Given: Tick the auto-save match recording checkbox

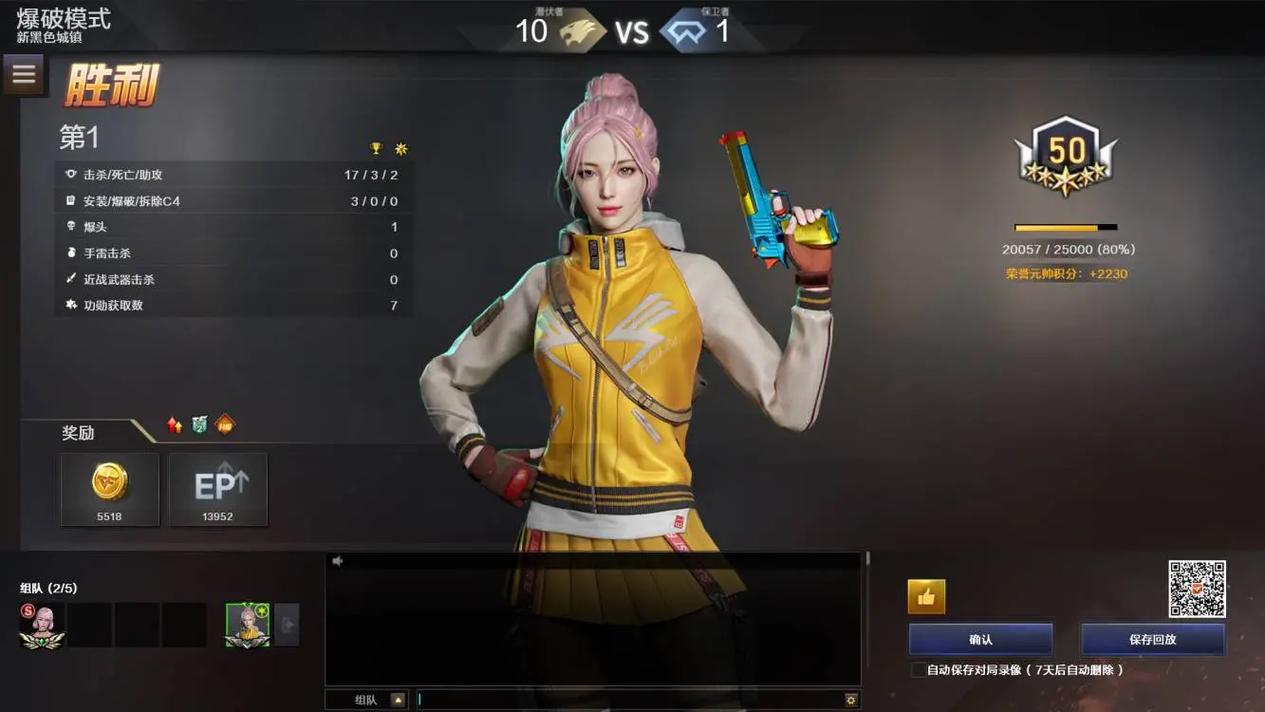Looking at the screenshot, I should [x=917, y=670].
